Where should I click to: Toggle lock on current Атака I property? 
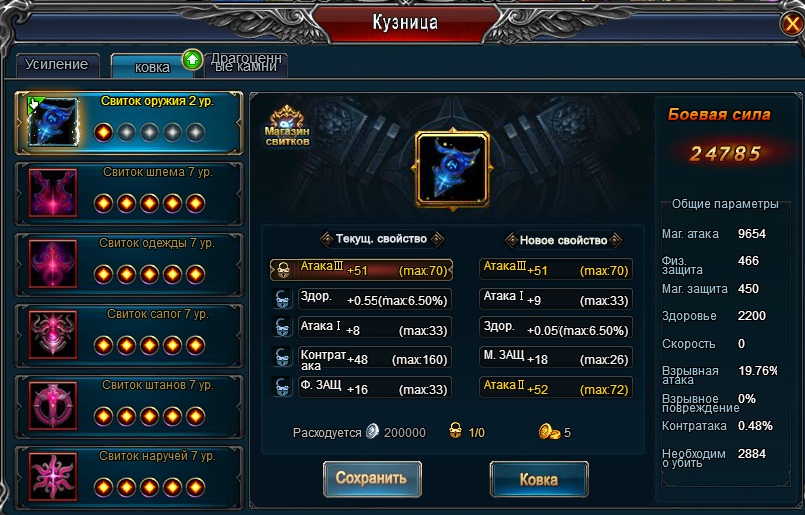pos(283,328)
